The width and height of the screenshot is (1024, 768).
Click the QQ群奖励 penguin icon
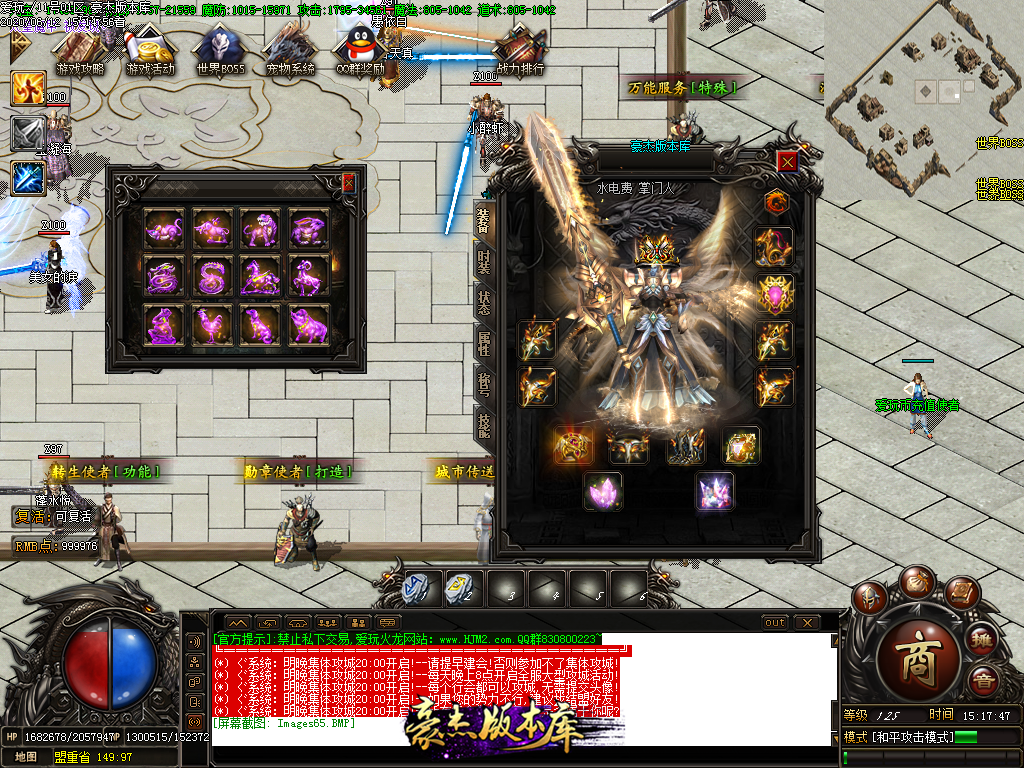360,51
